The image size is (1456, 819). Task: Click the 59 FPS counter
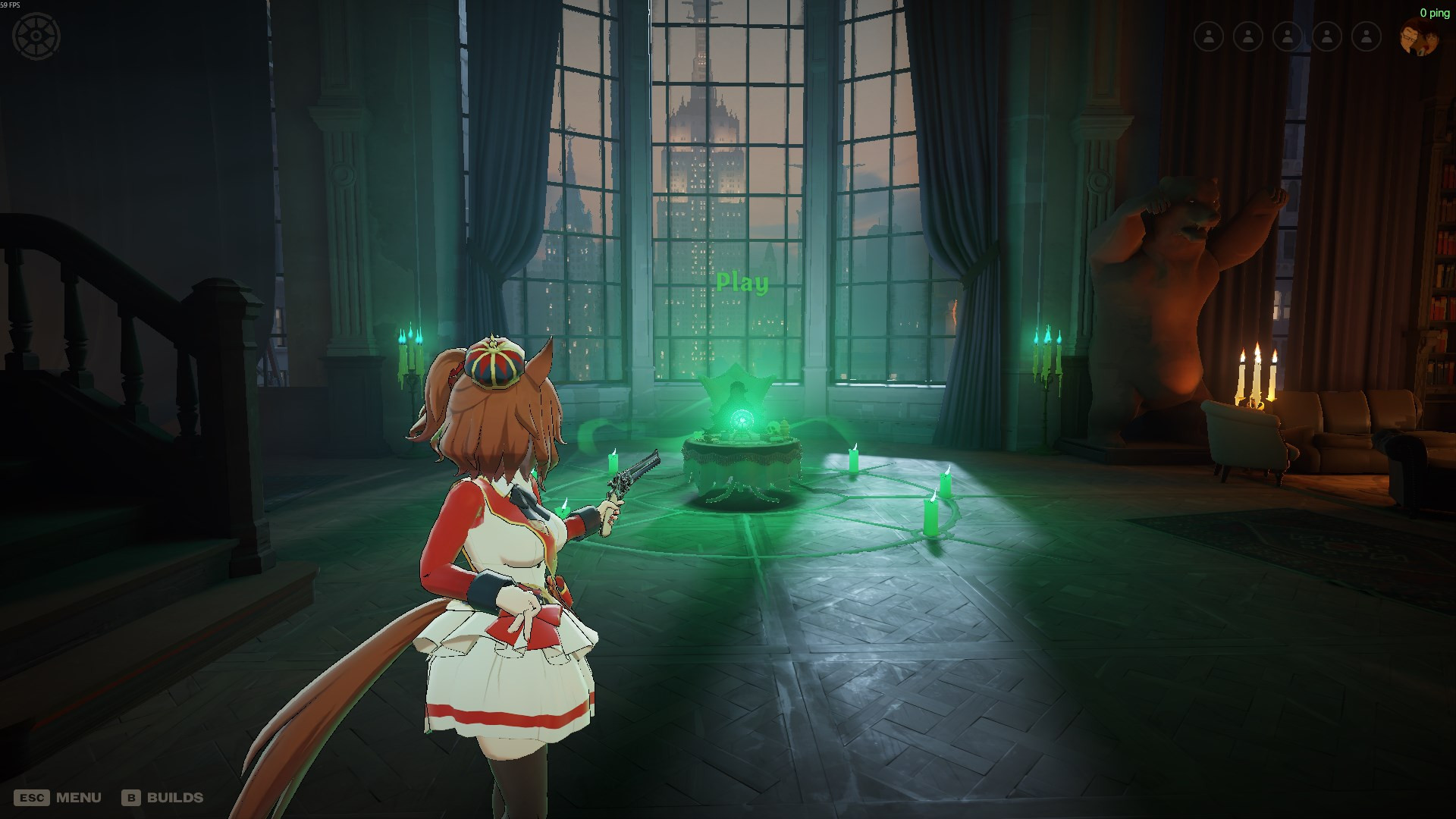pyautogui.click(x=11, y=5)
